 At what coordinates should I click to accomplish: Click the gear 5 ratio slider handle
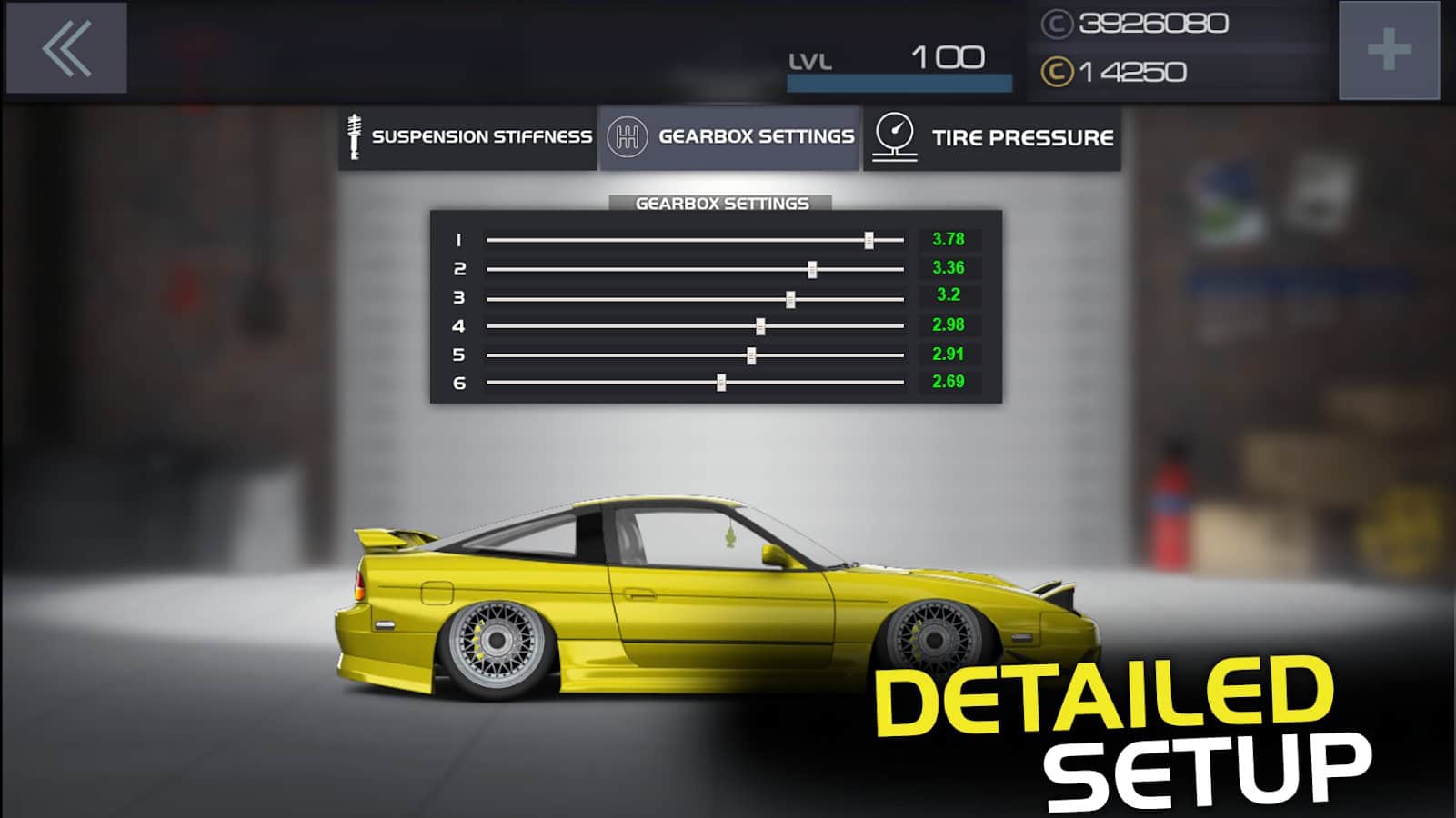[x=751, y=355]
